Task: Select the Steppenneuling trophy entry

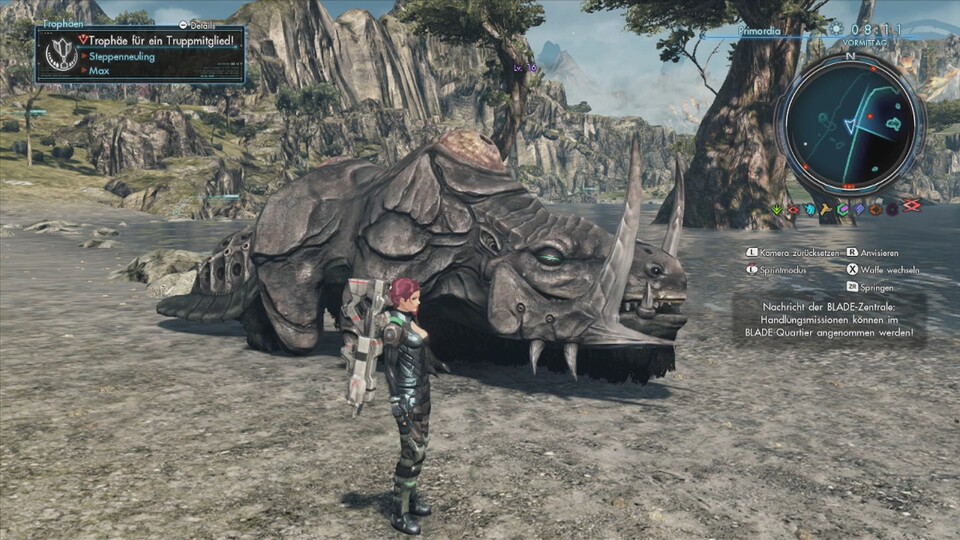Action: click(x=121, y=57)
